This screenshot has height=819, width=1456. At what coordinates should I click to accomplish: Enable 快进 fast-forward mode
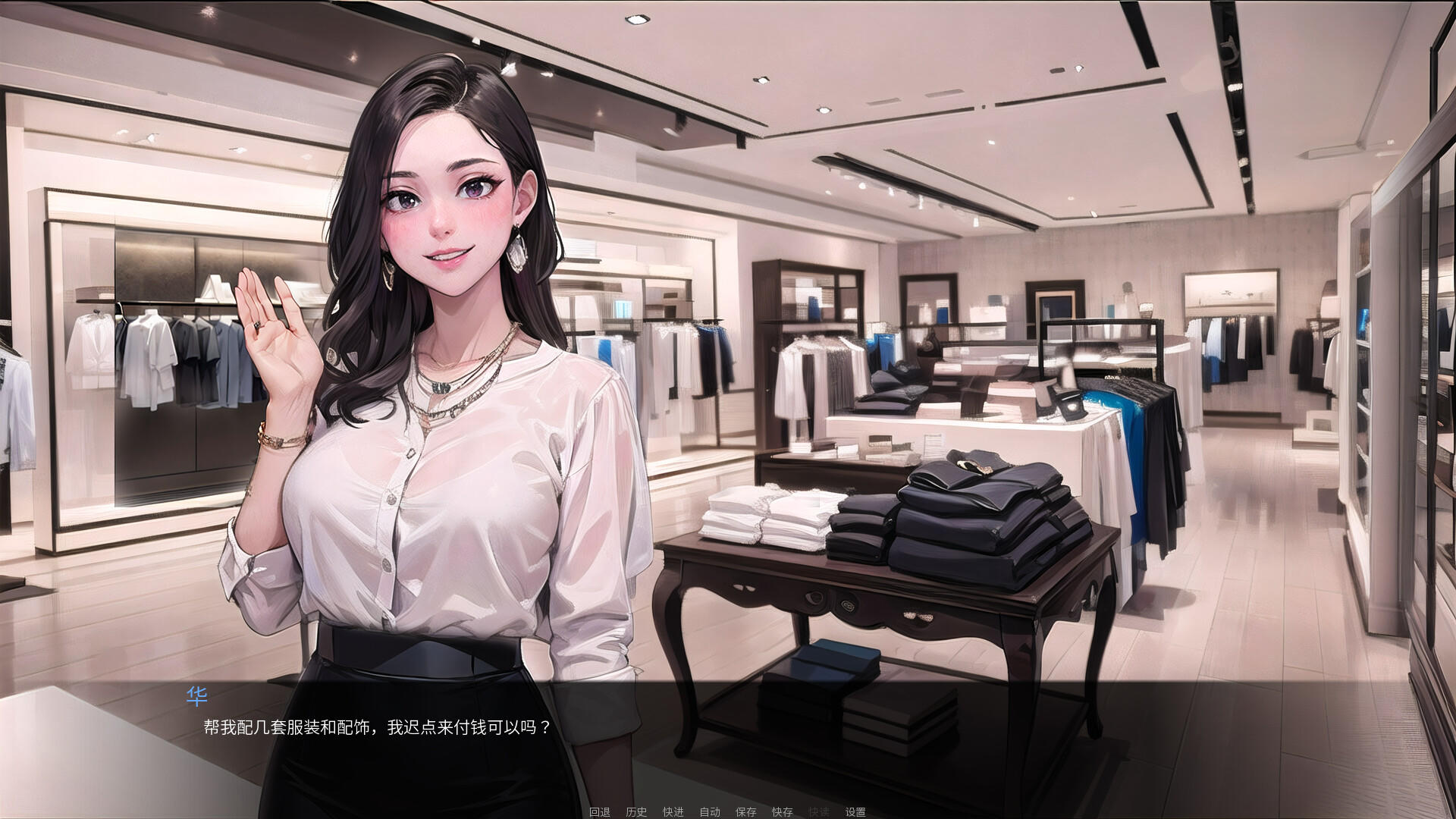click(673, 811)
